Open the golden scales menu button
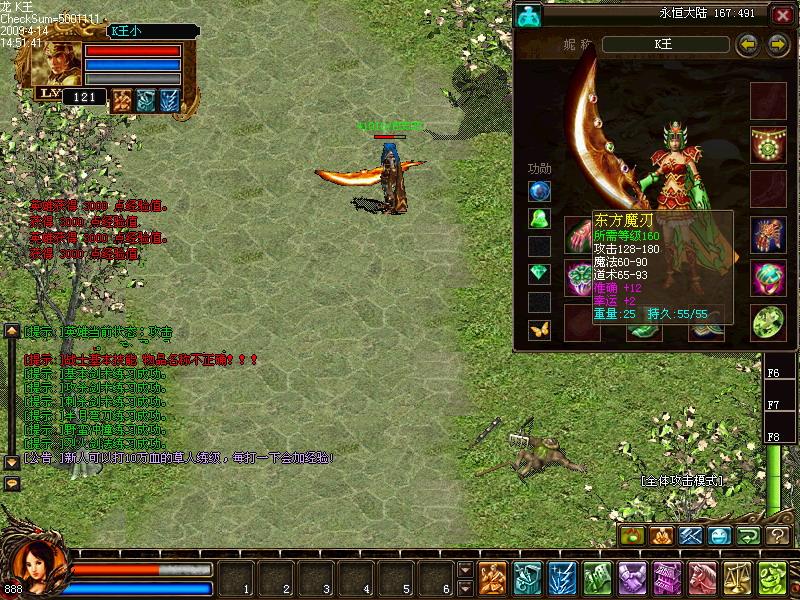The width and height of the screenshot is (800, 600). click(736, 579)
